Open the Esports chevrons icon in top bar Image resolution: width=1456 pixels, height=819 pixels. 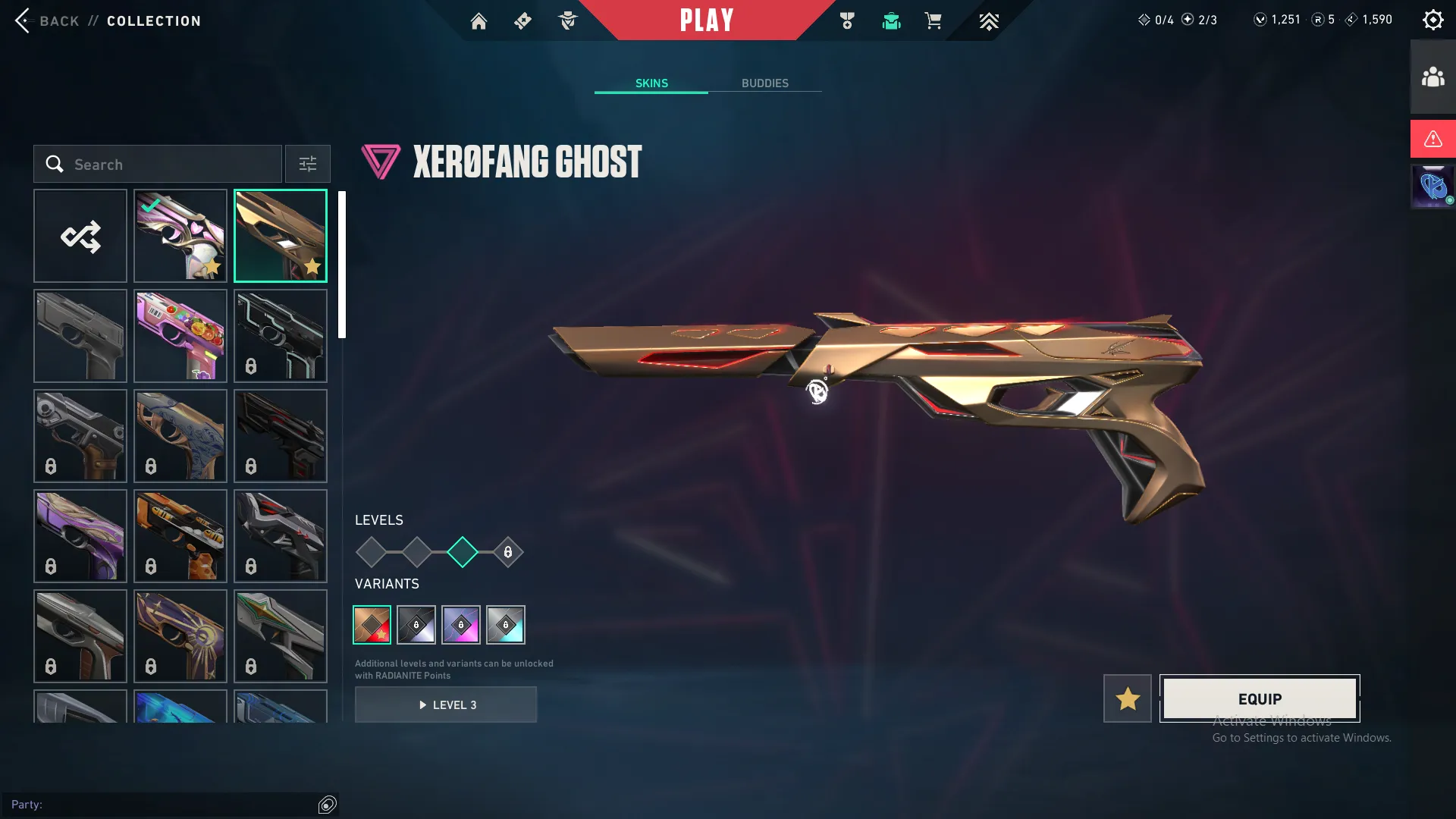pyautogui.click(x=988, y=20)
